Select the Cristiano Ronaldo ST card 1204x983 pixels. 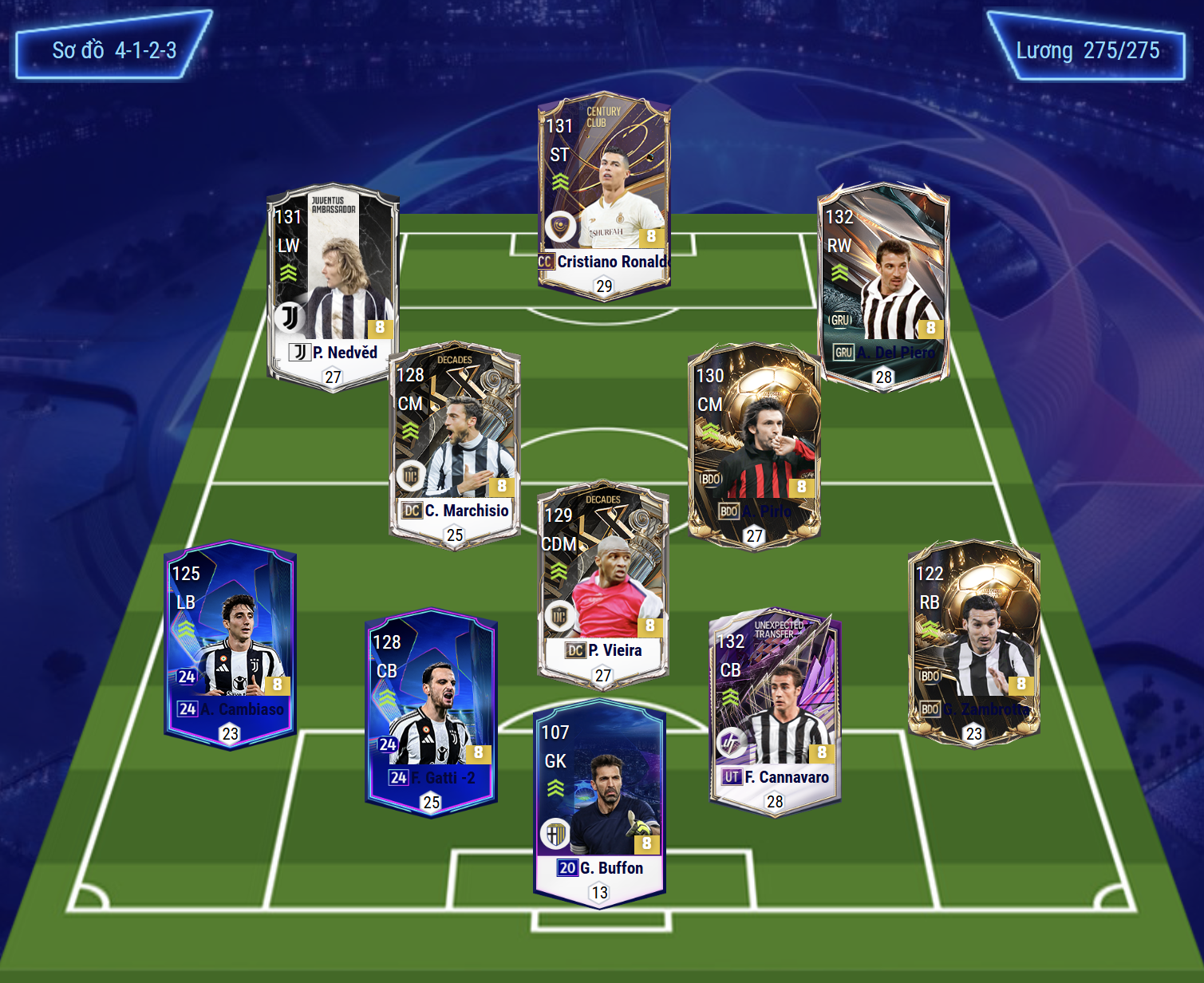click(x=604, y=195)
